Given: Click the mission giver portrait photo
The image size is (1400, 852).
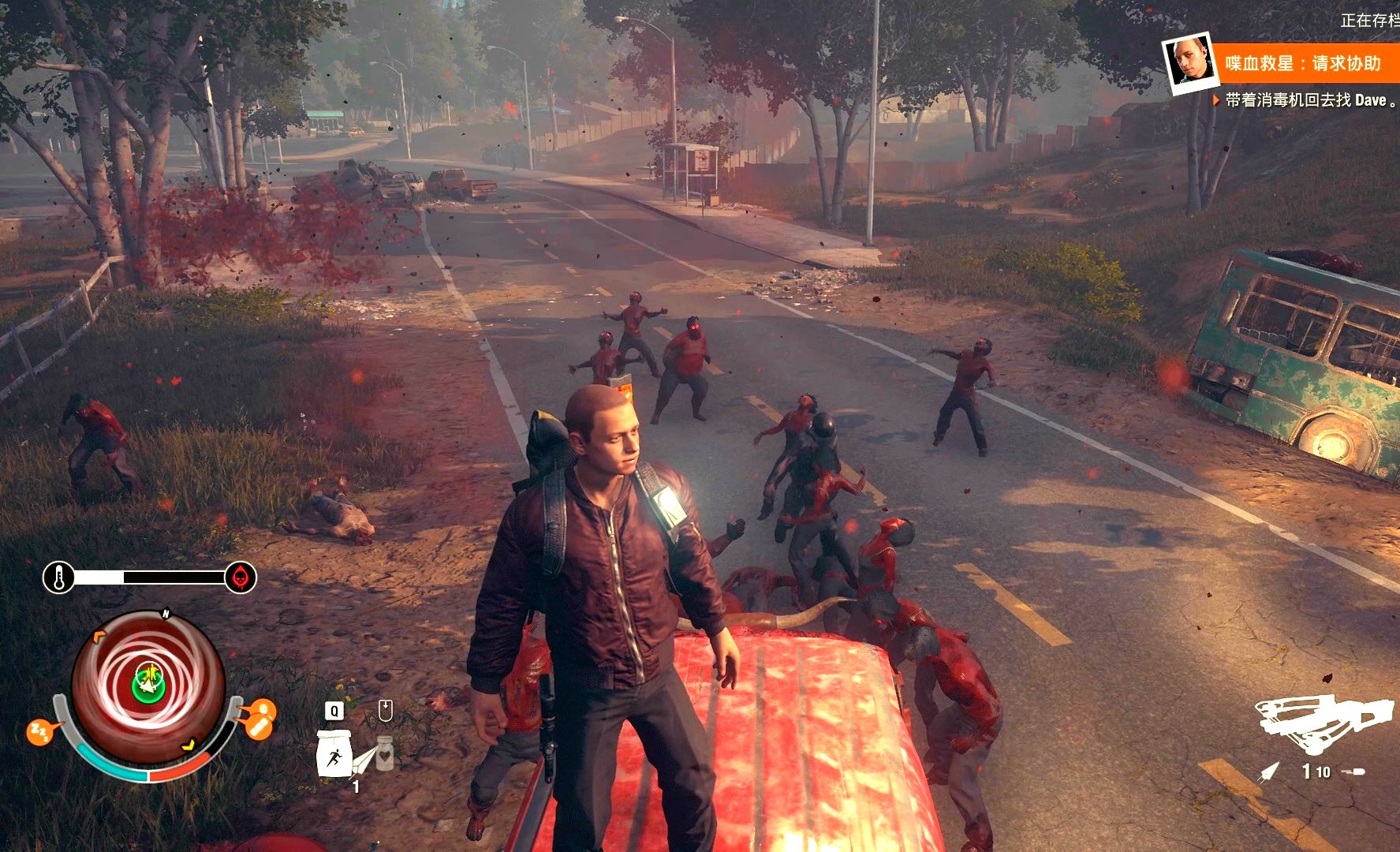Looking at the screenshot, I should (x=1188, y=62).
